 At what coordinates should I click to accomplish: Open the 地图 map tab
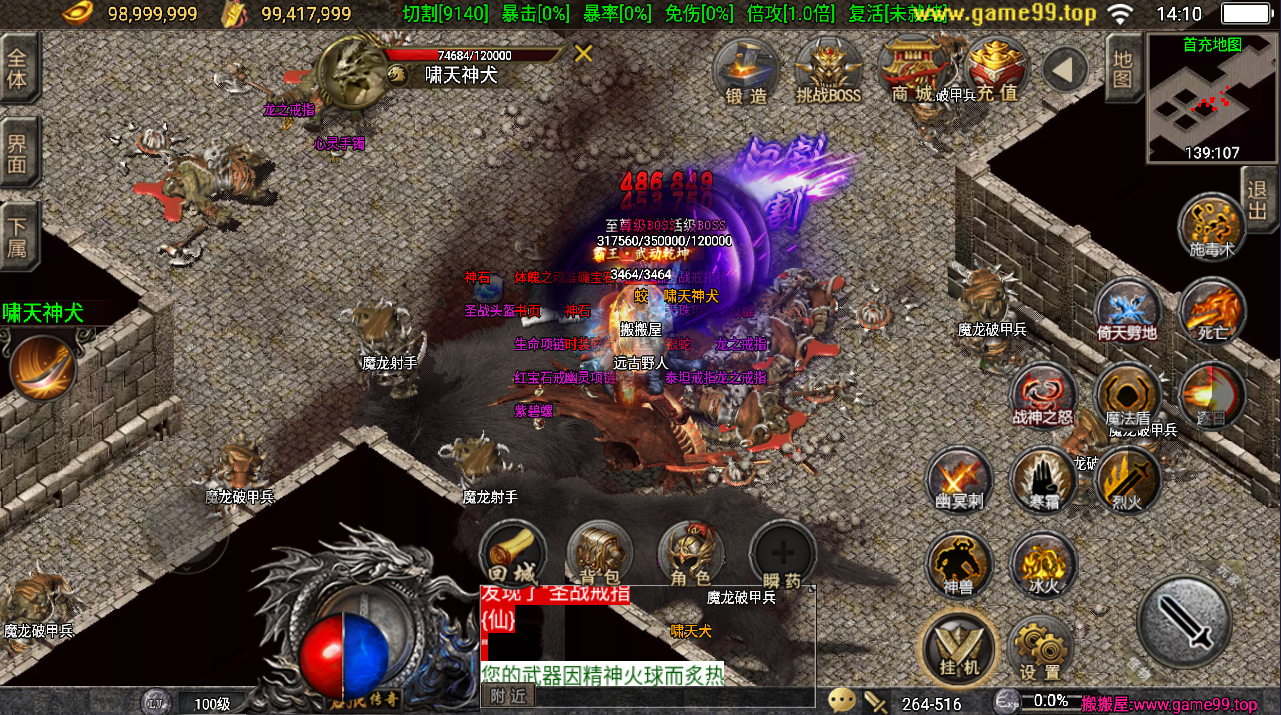tap(1122, 68)
